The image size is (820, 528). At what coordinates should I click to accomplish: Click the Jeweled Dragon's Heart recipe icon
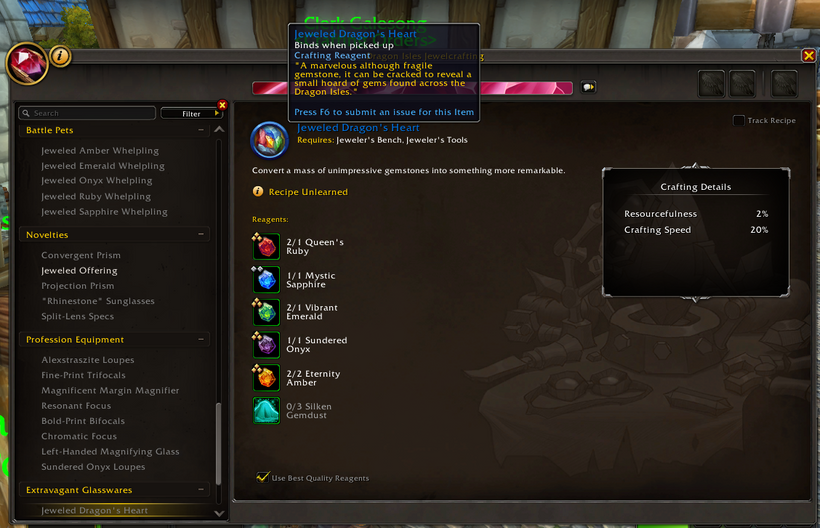[x=269, y=140]
